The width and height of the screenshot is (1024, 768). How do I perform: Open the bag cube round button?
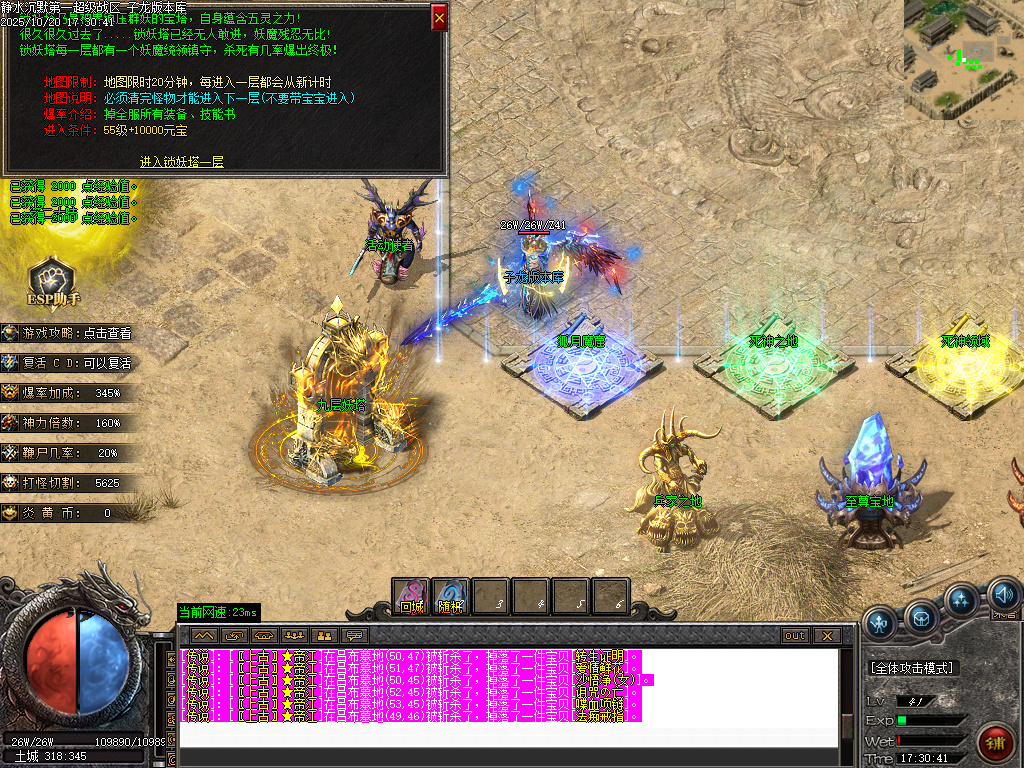tap(922, 615)
